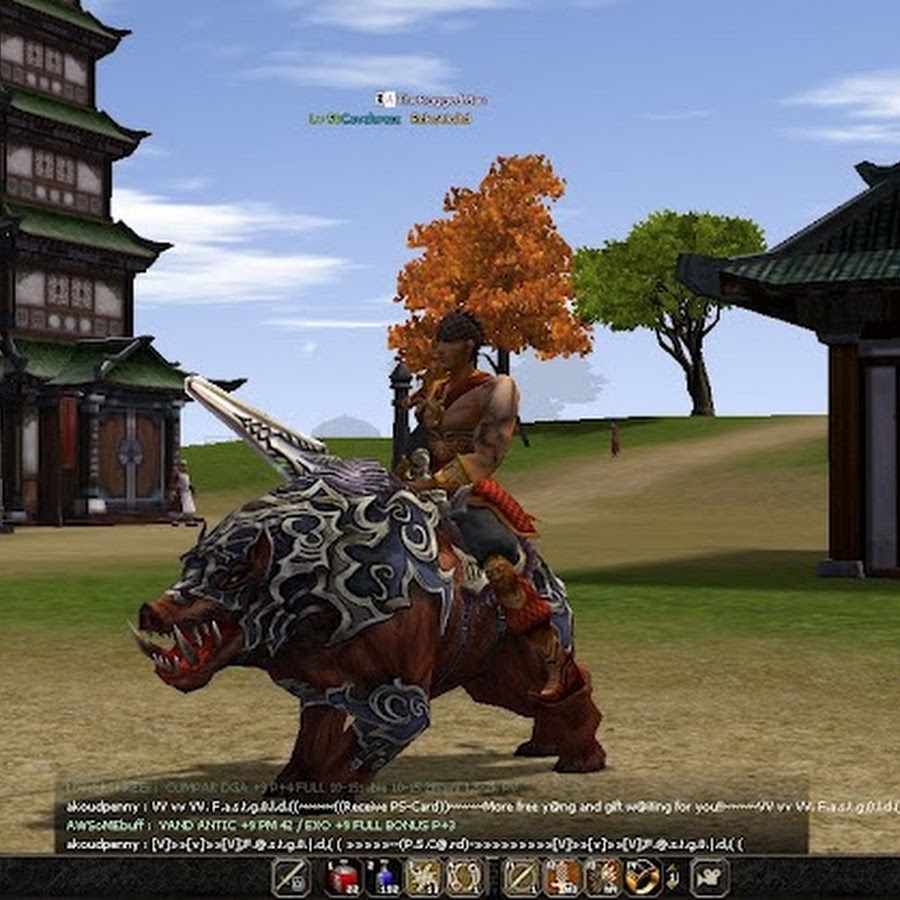This screenshot has height=900, width=900.
Task: Click AWSoNEbuff's chat message
Action: pyautogui.click(x=260, y=825)
